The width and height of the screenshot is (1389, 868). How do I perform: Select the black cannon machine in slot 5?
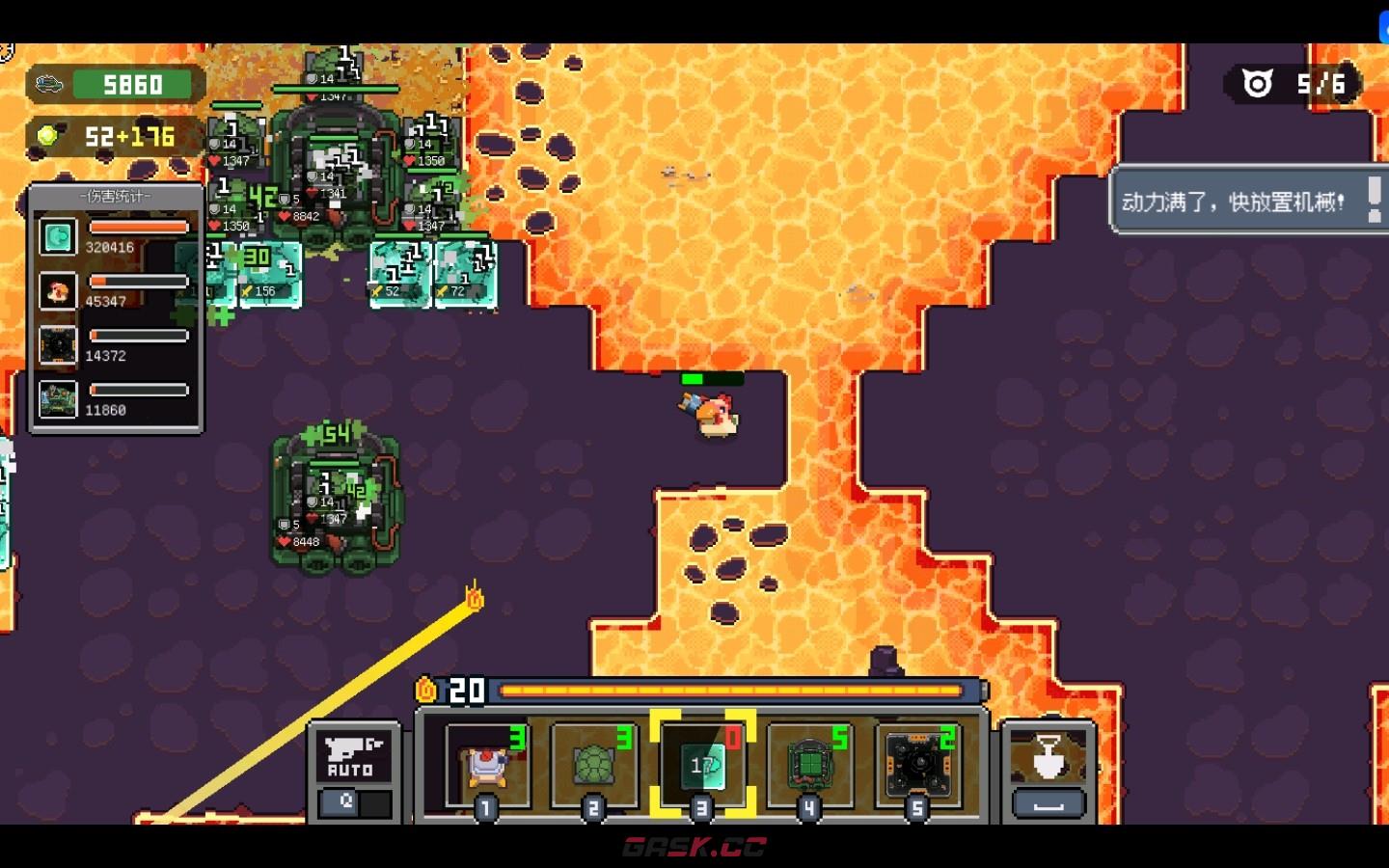click(x=918, y=766)
